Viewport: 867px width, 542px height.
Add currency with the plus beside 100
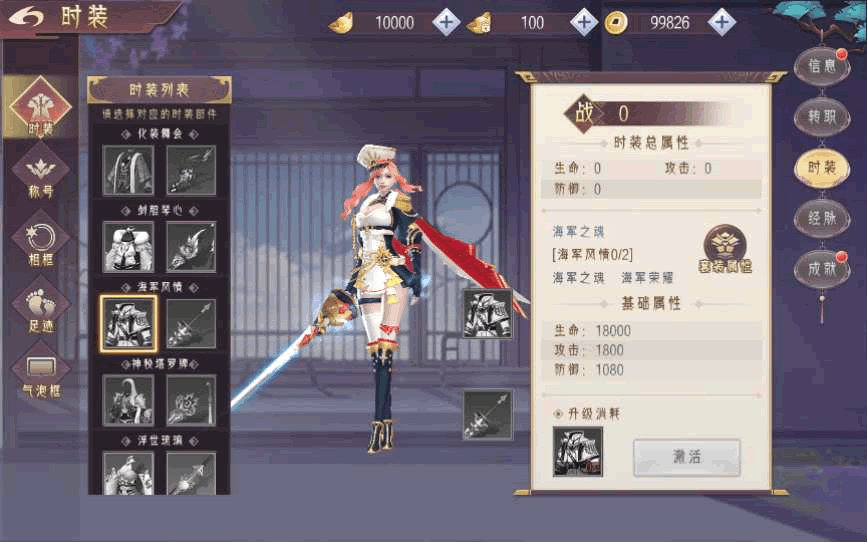tap(583, 22)
